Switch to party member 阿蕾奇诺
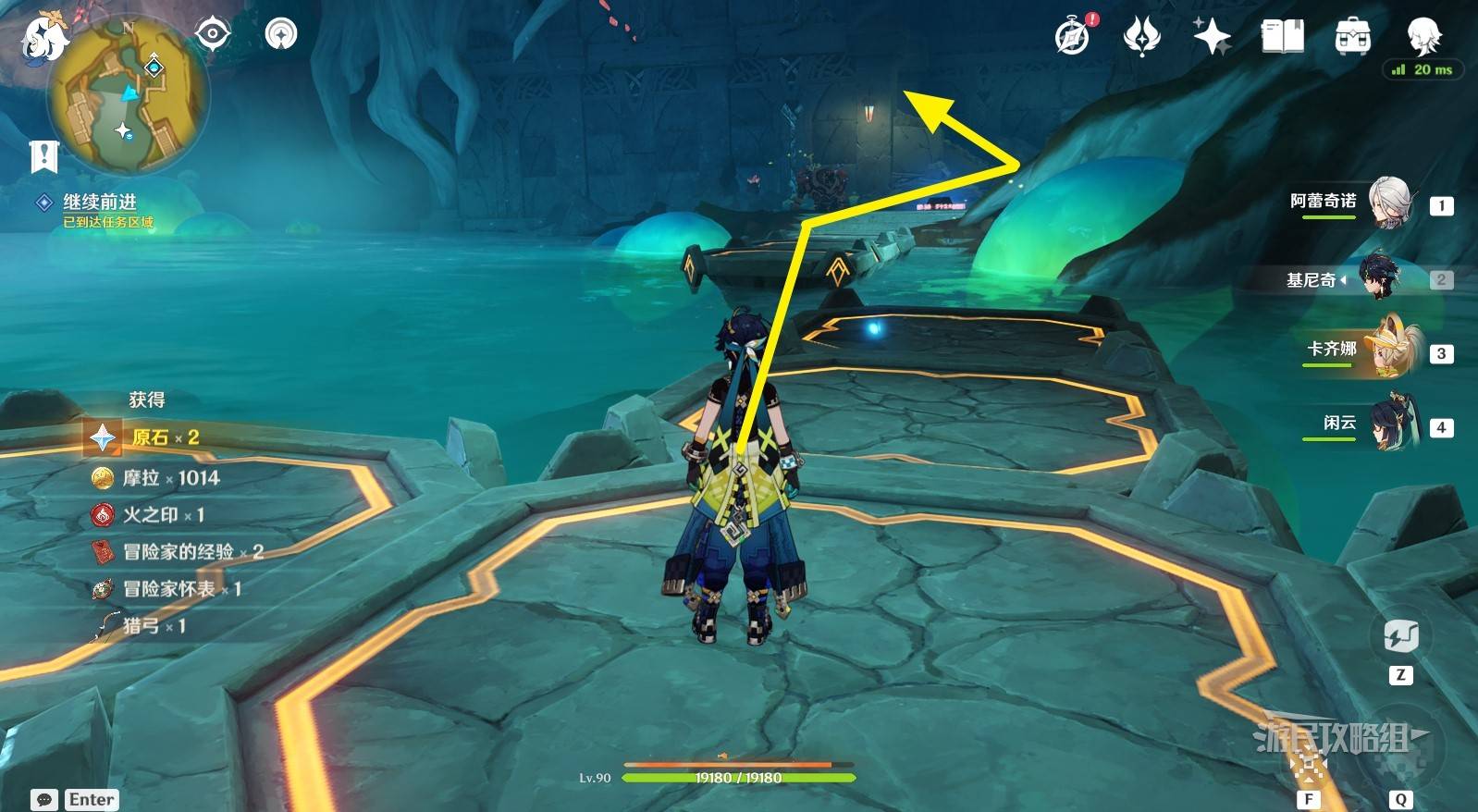The height and width of the screenshot is (812, 1478). (x=1387, y=203)
